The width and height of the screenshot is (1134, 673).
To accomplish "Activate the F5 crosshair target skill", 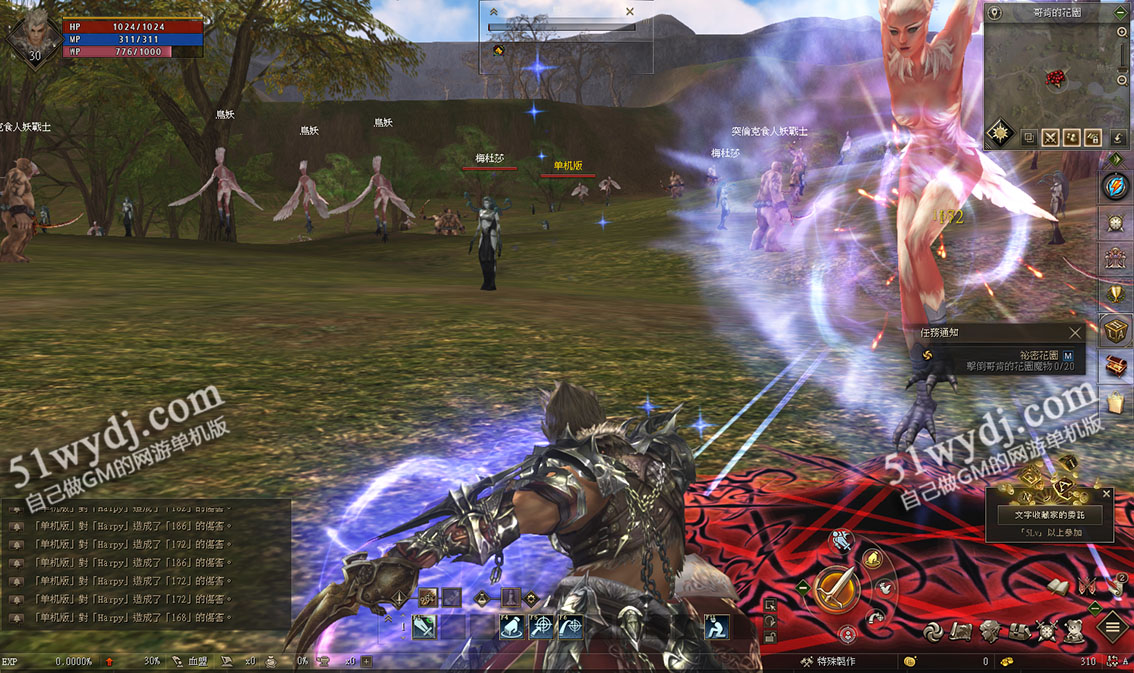I will [541, 627].
